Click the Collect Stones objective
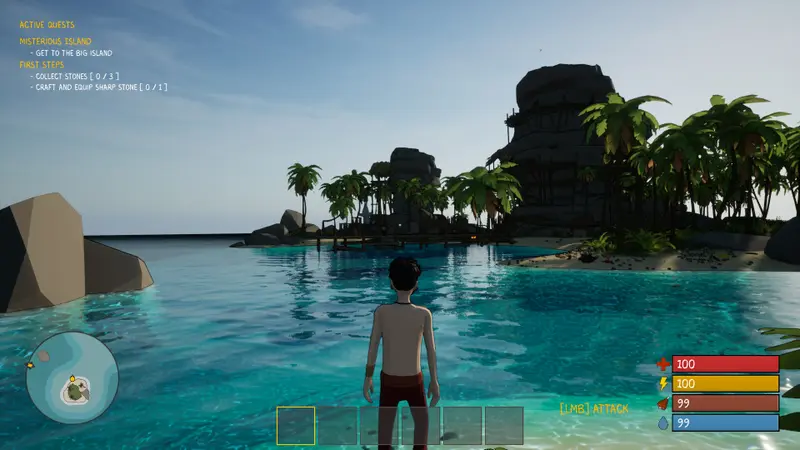Image resolution: width=800 pixels, height=450 pixels. (x=76, y=76)
